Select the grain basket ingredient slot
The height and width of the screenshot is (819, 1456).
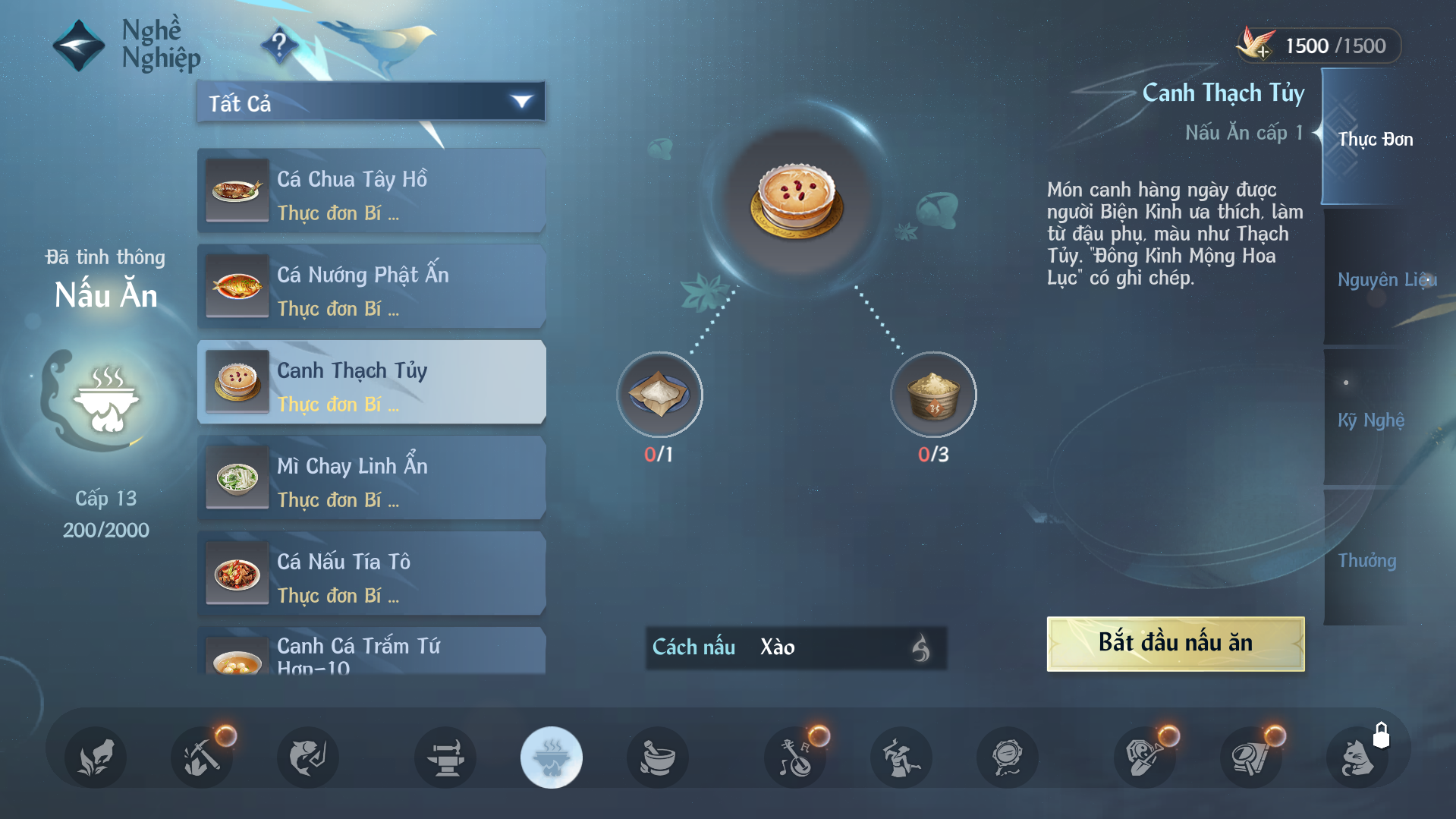933,395
